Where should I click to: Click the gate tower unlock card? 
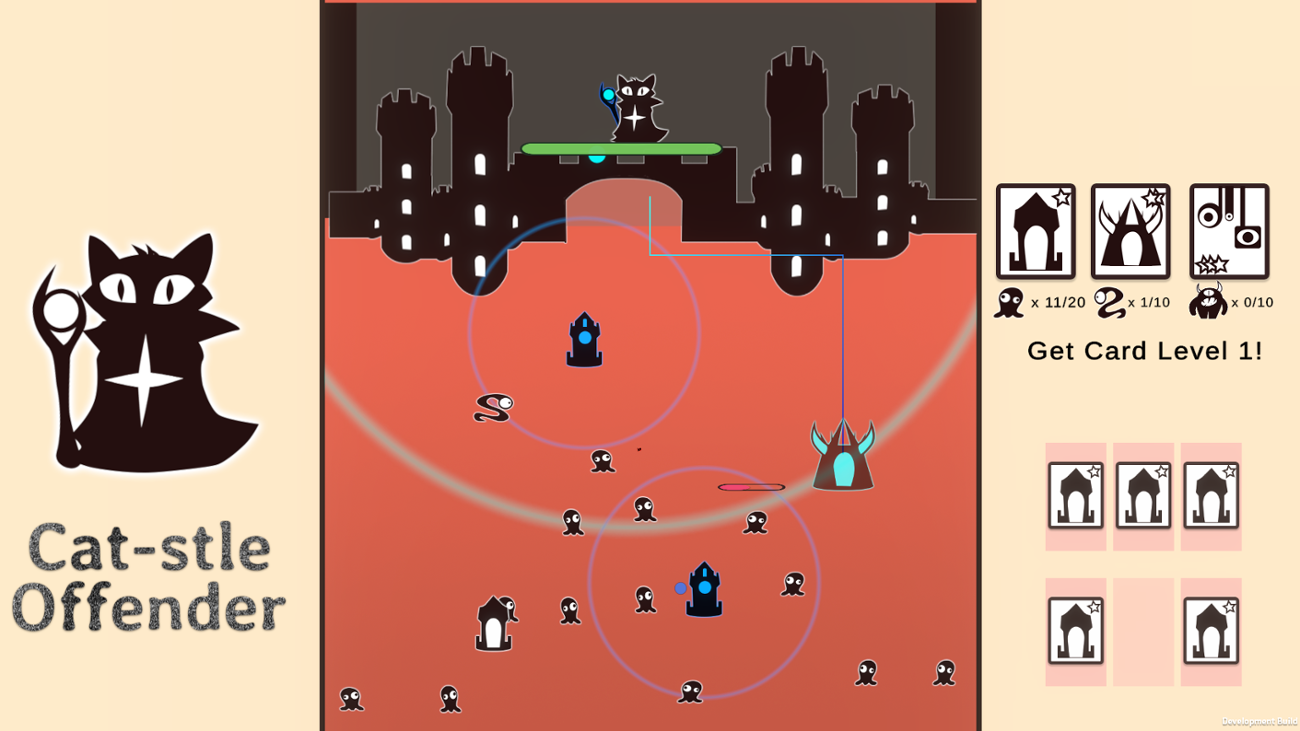point(1035,232)
